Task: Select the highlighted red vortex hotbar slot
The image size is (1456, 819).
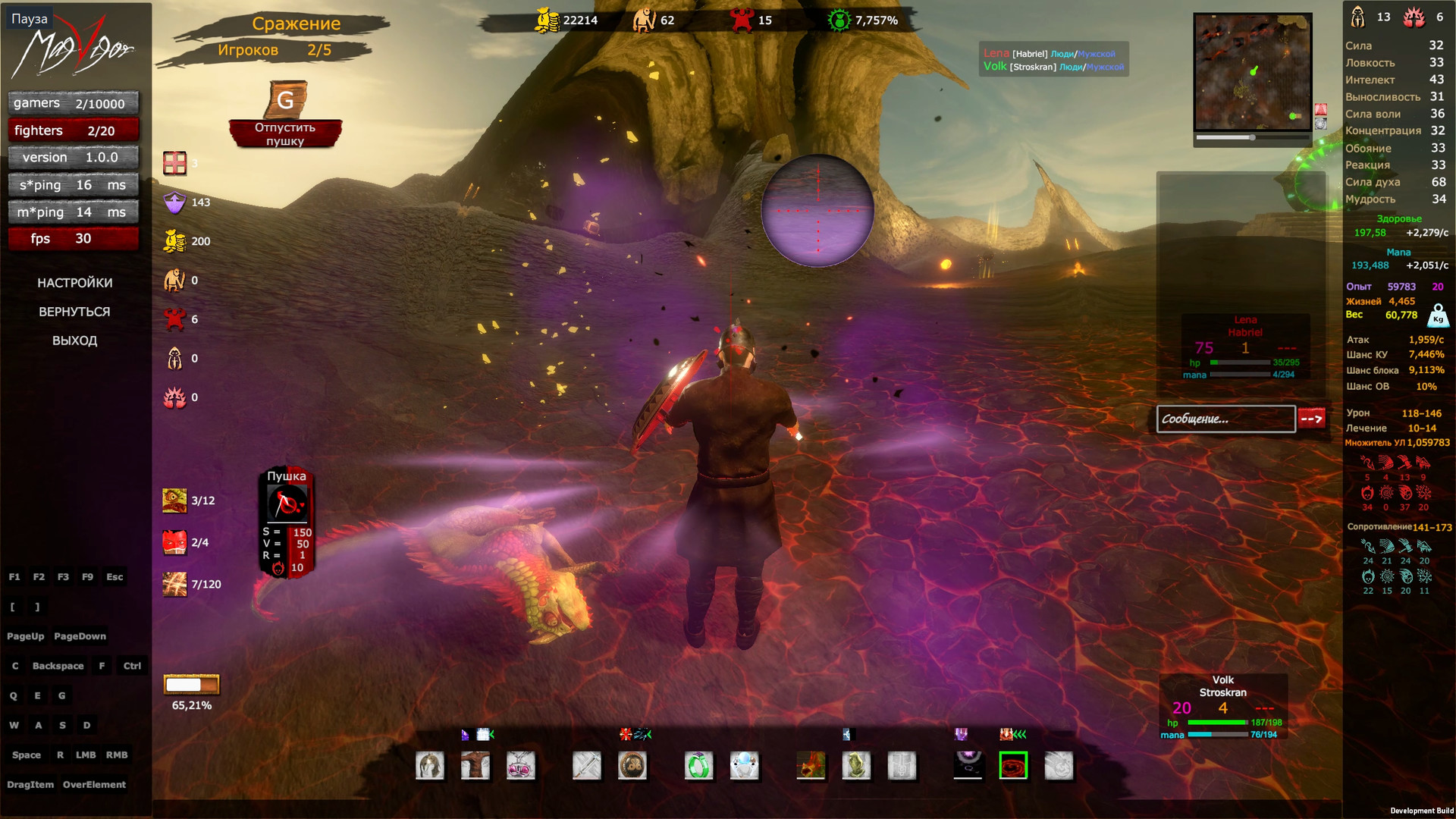Action: point(1014,766)
